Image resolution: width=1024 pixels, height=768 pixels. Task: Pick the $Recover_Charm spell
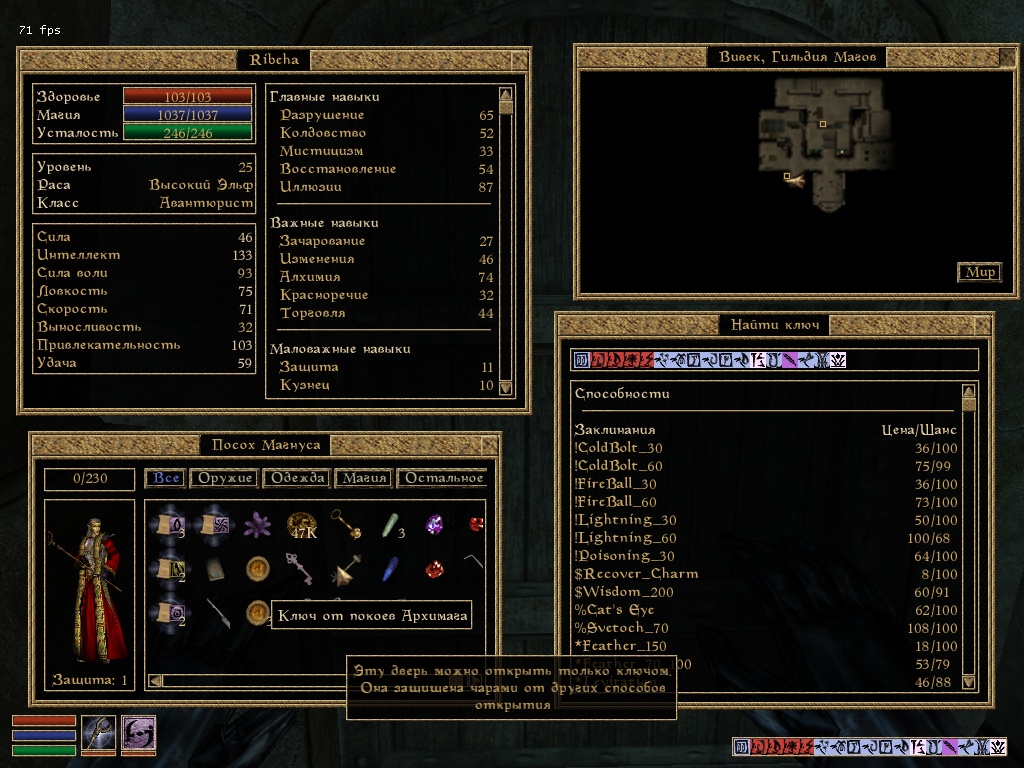(635, 574)
